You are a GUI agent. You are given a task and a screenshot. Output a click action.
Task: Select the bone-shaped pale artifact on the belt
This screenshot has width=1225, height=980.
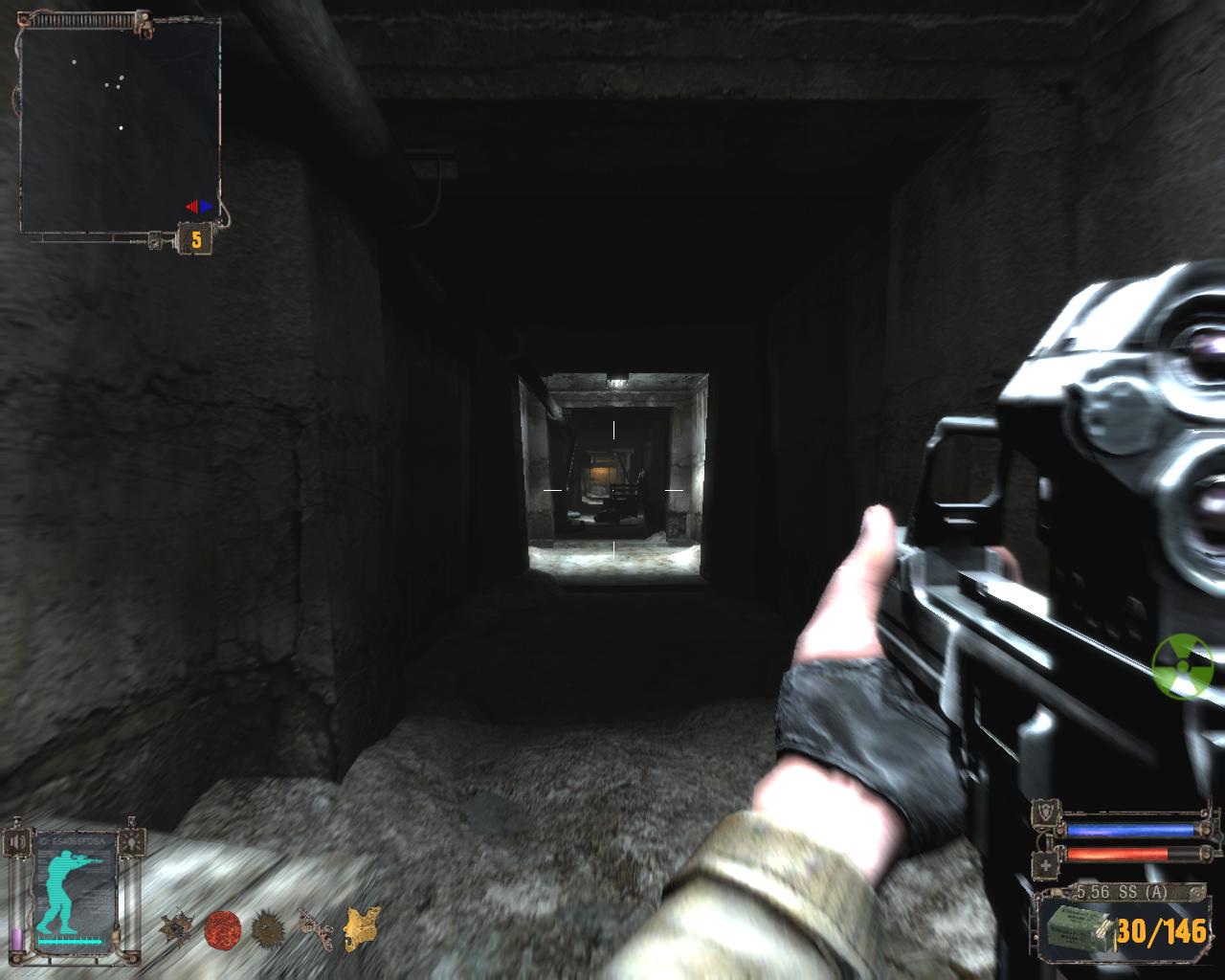click(x=315, y=929)
